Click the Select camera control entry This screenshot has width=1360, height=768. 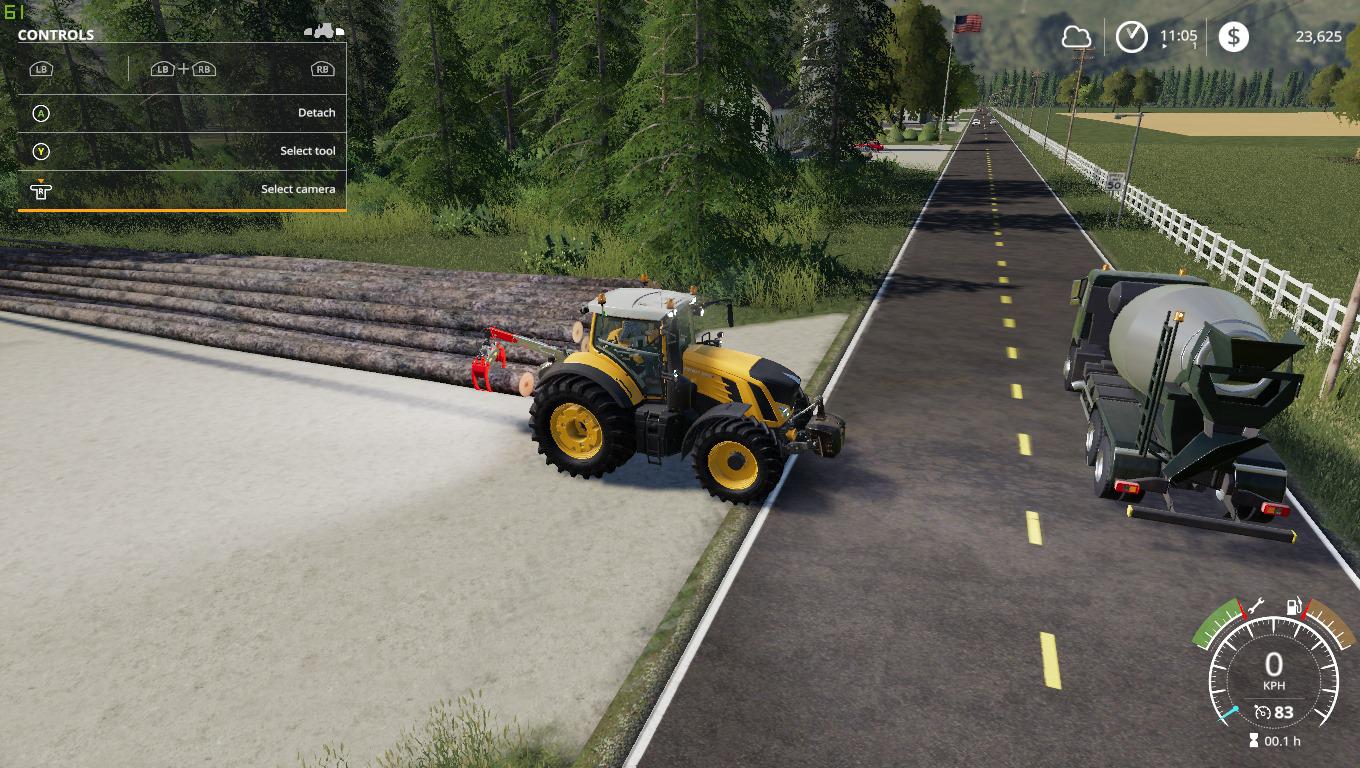pos(182,189)
